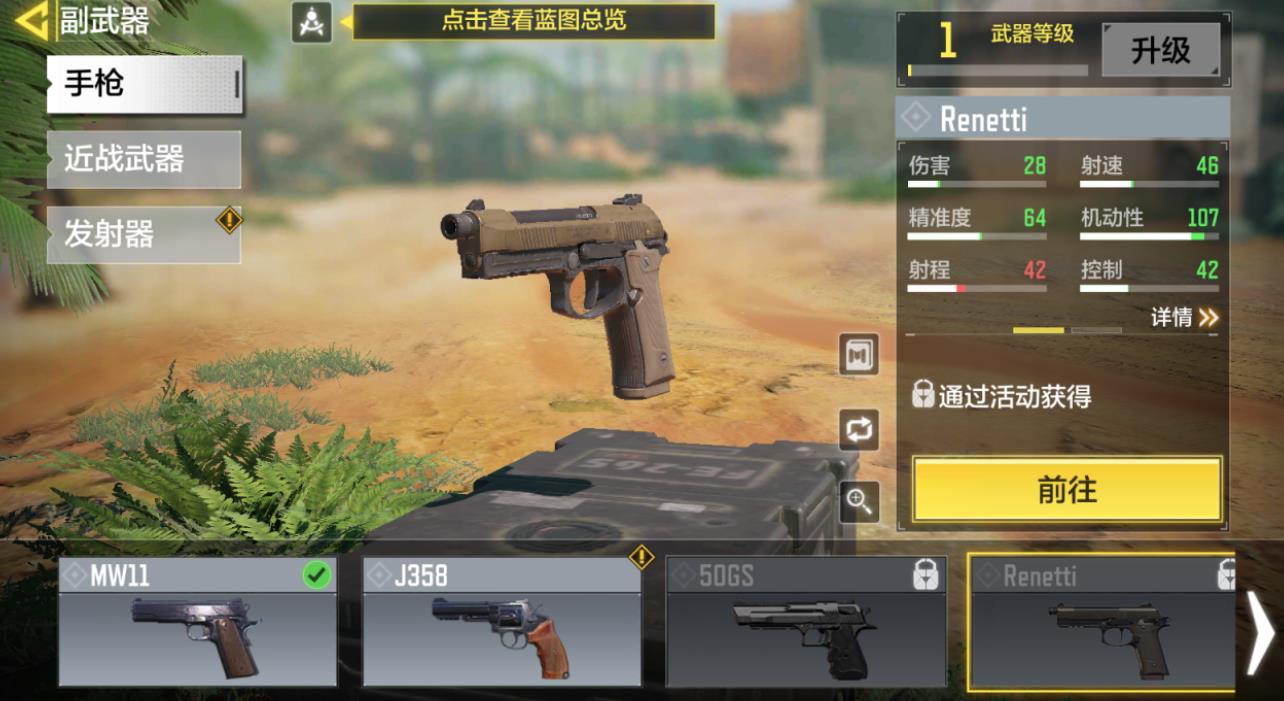1284x701 pixels.
Task: Show next weapons with right arrow
Action: click(x=1260, y=630)
